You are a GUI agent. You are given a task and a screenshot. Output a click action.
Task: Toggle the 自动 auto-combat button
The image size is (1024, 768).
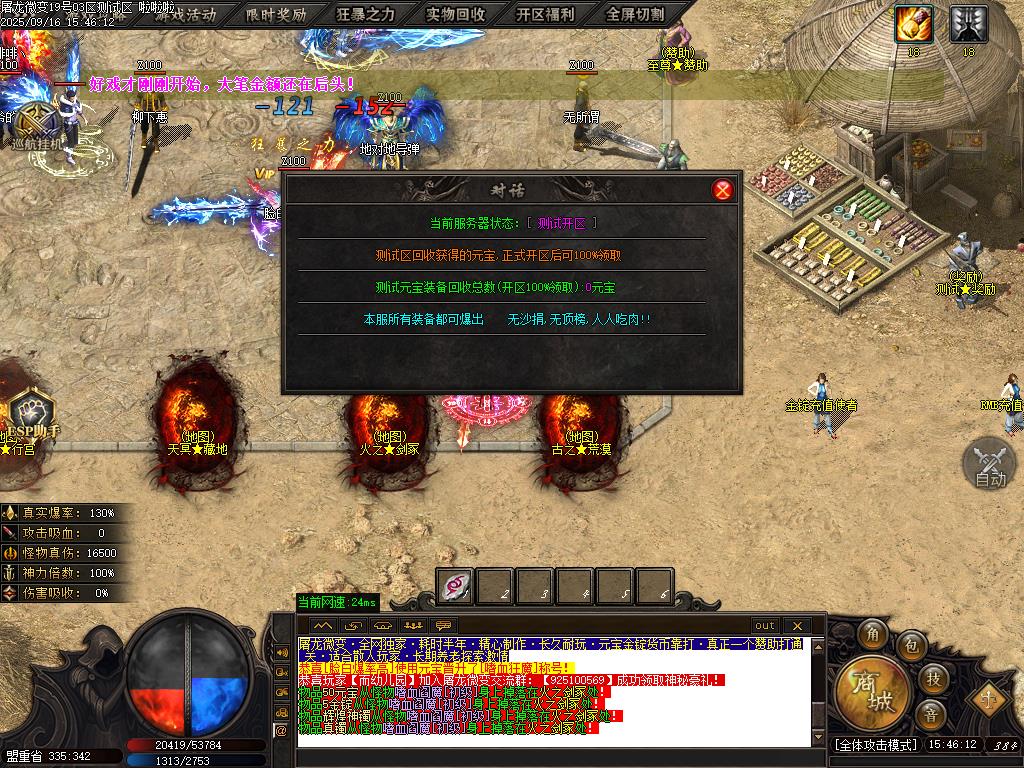click(x=989, y=464)
